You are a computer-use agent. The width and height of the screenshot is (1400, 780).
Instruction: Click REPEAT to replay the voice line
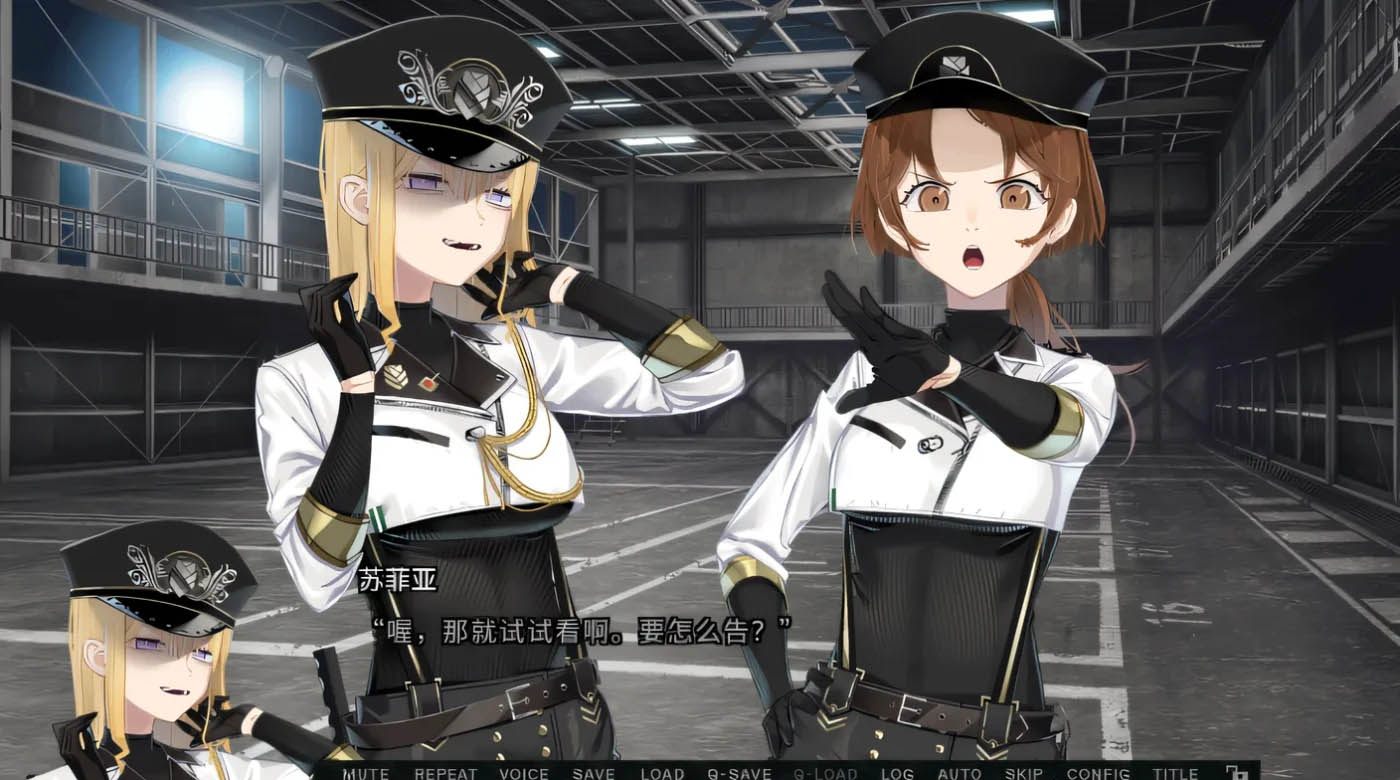(x=447, y=773)
